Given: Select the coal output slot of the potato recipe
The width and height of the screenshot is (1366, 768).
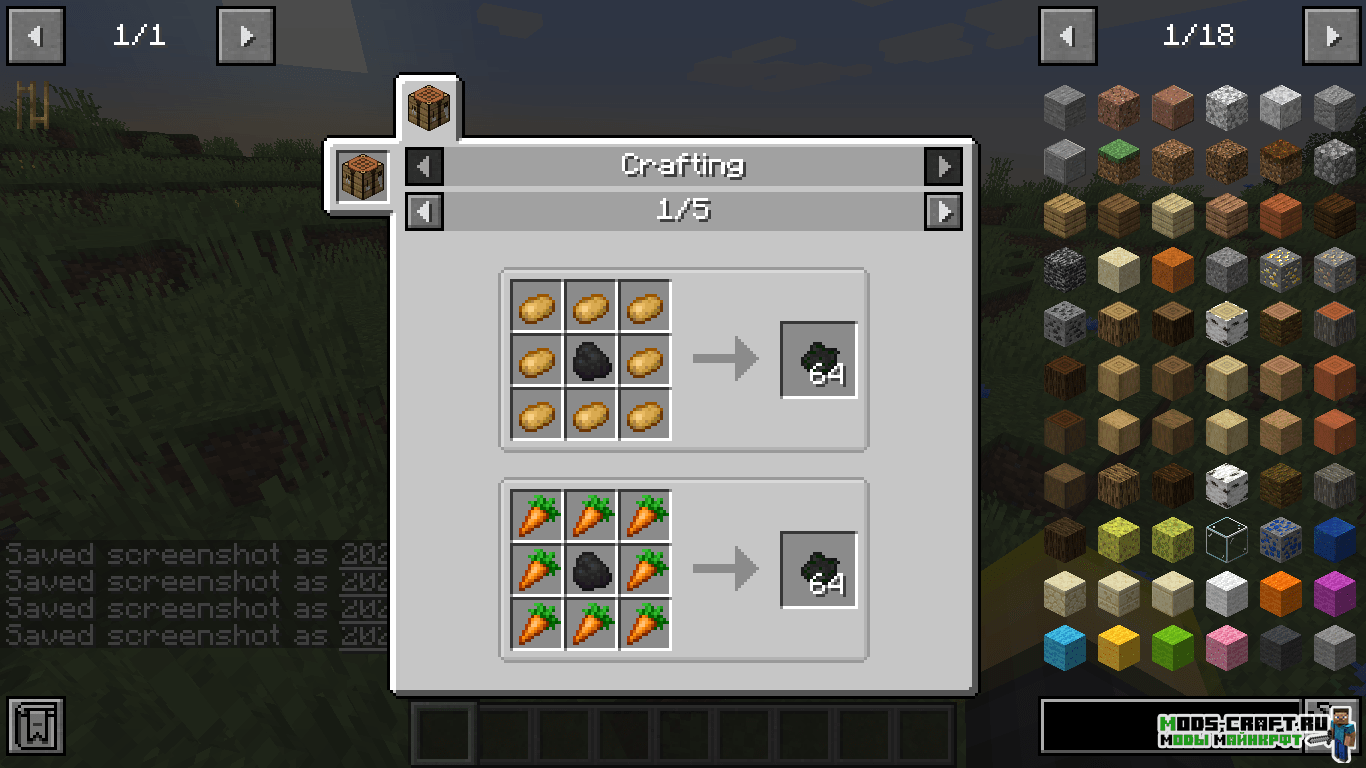Looking at the screenshot, I should click(819, 360).
